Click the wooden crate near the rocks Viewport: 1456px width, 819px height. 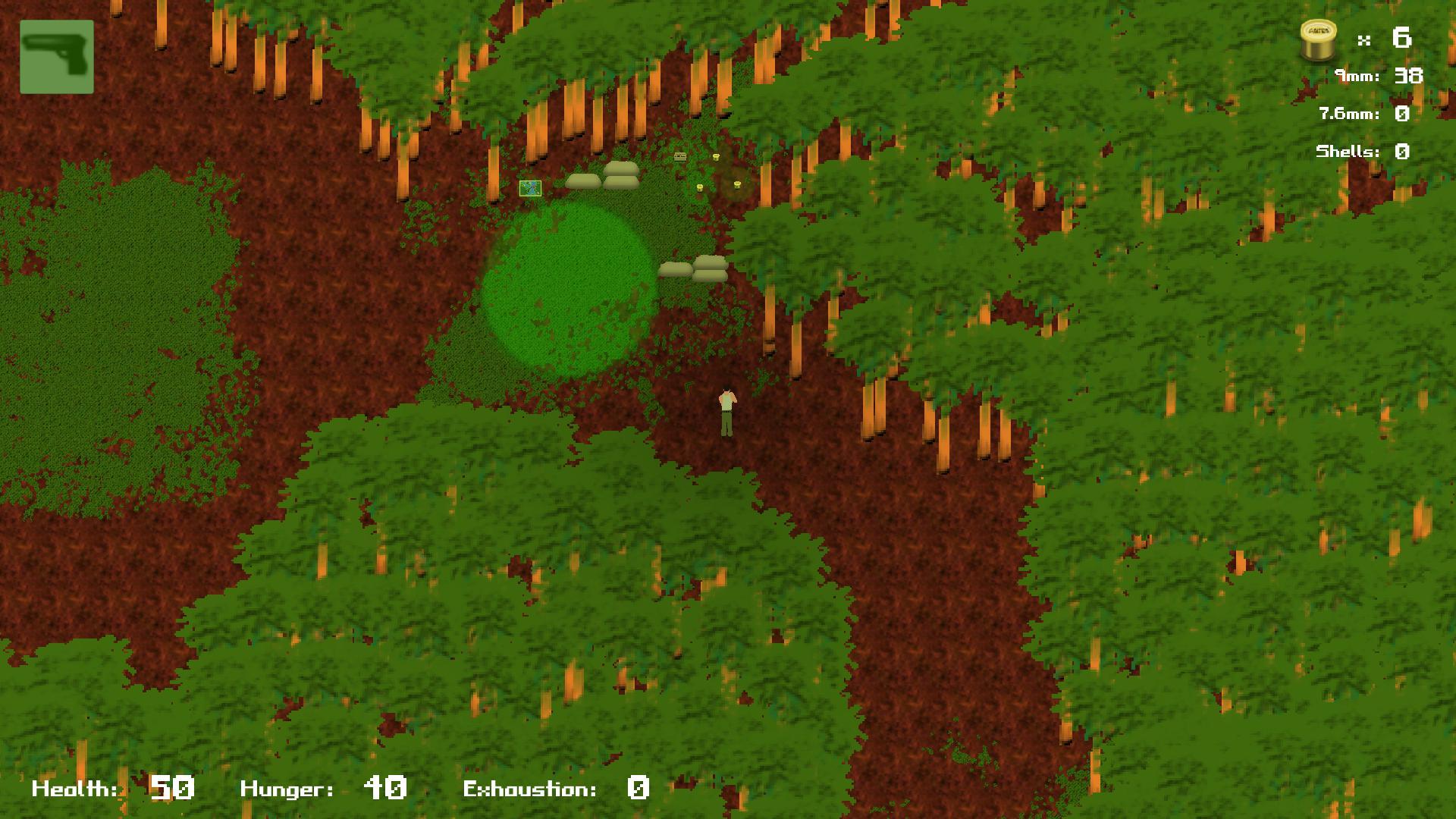[x=680, y=157]
